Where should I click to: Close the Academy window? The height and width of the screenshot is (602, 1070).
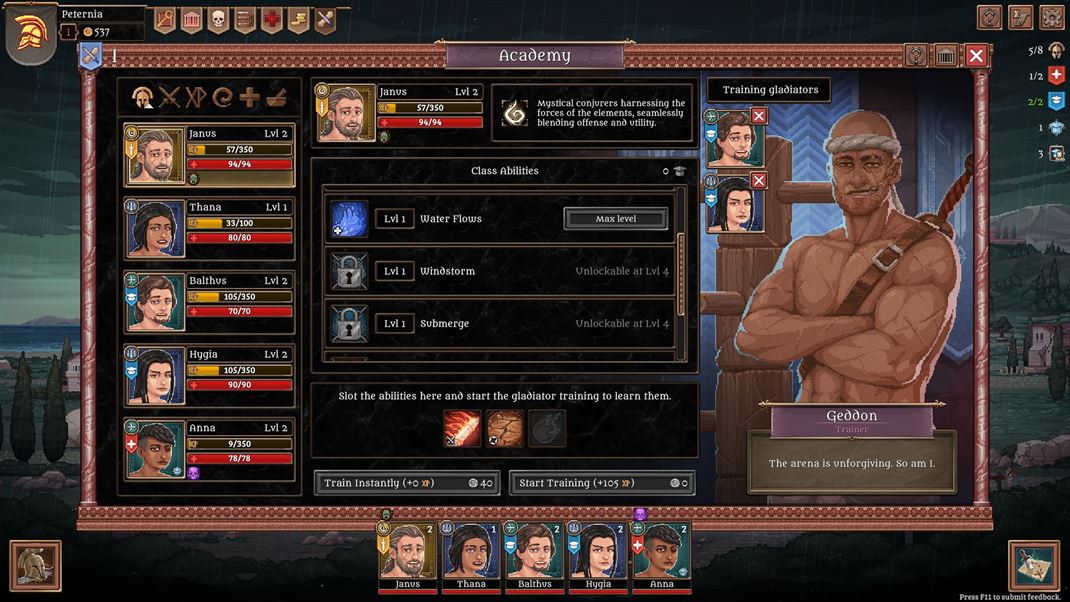click(976, 56)
